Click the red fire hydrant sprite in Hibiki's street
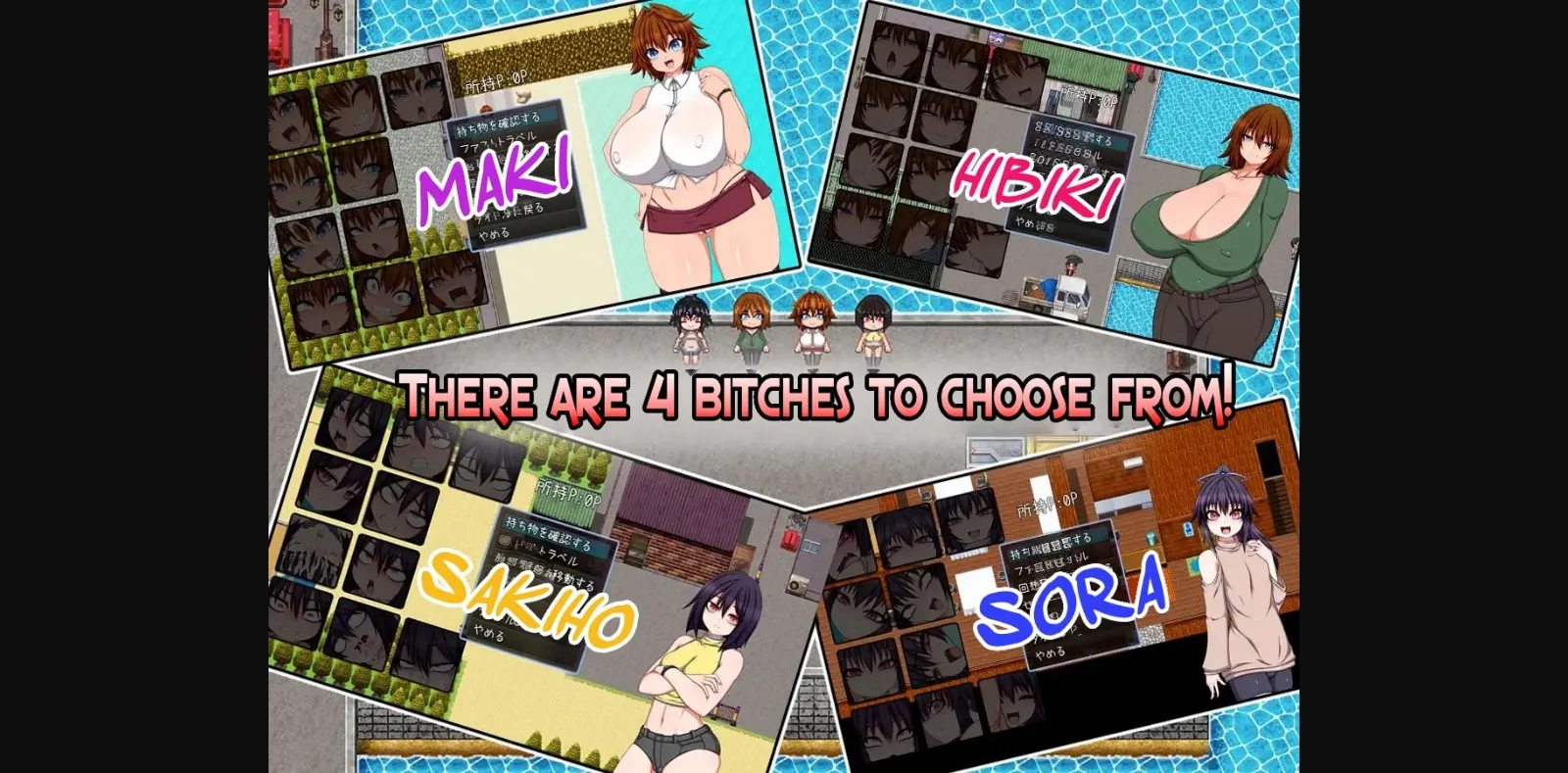 [x=1135, y=71]
